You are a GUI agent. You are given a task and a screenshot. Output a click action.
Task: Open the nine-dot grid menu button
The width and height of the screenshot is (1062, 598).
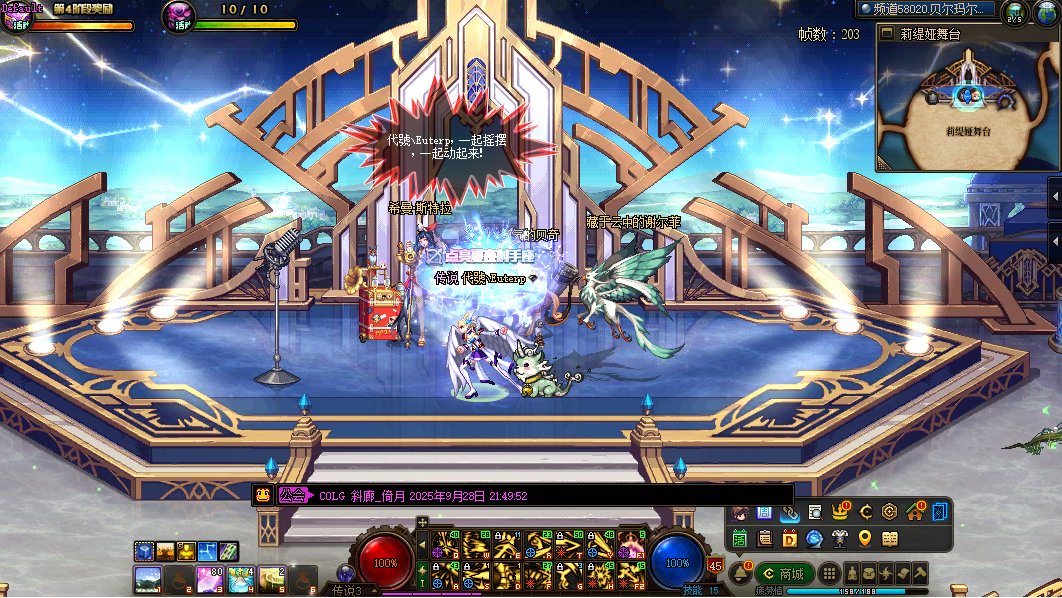point(829,574)
